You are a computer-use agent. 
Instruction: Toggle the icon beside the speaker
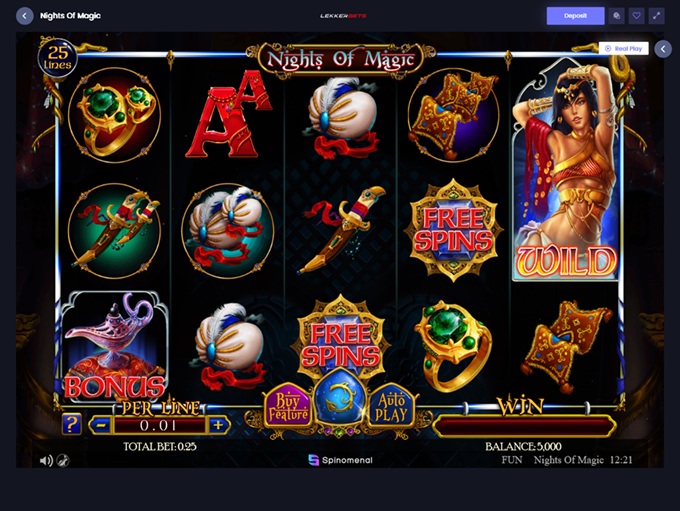coord(63,460)
